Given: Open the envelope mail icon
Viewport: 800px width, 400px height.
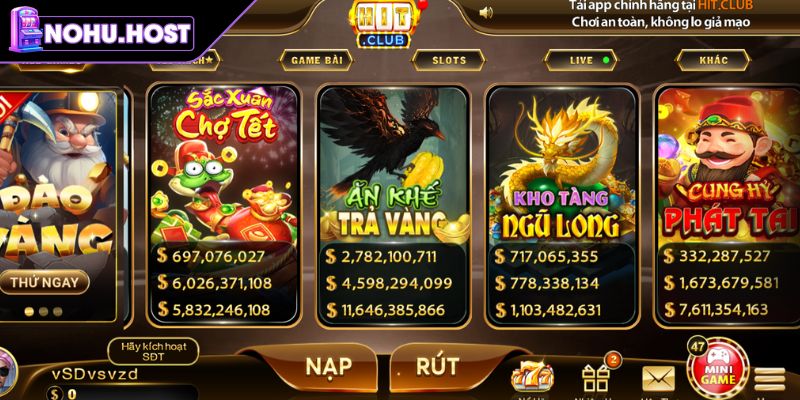Looking at the screenshot, I should [x=658, y=378].
